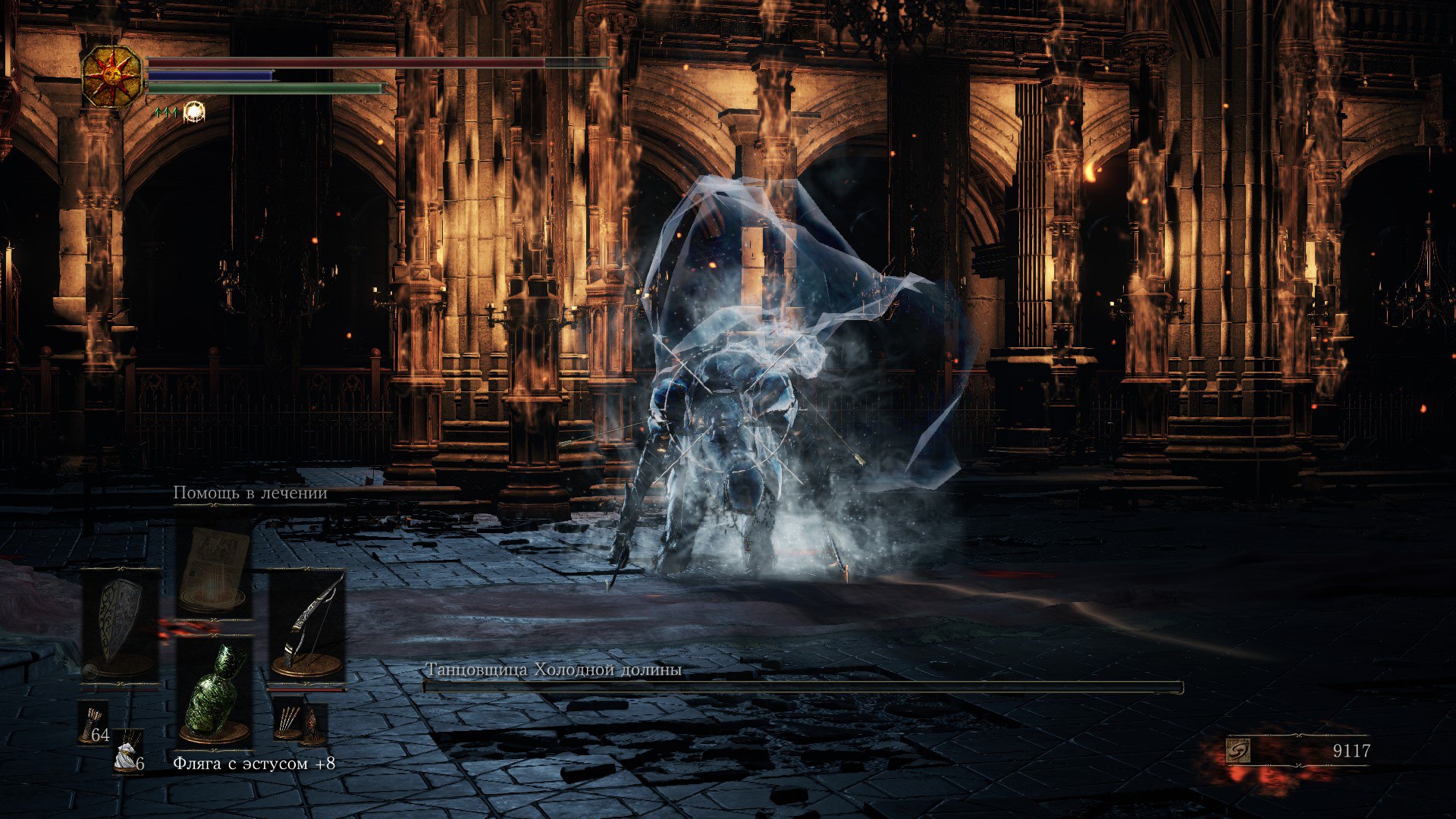
Task: Select the arrow quiver with 64 arrows
Action: point(94,724)
